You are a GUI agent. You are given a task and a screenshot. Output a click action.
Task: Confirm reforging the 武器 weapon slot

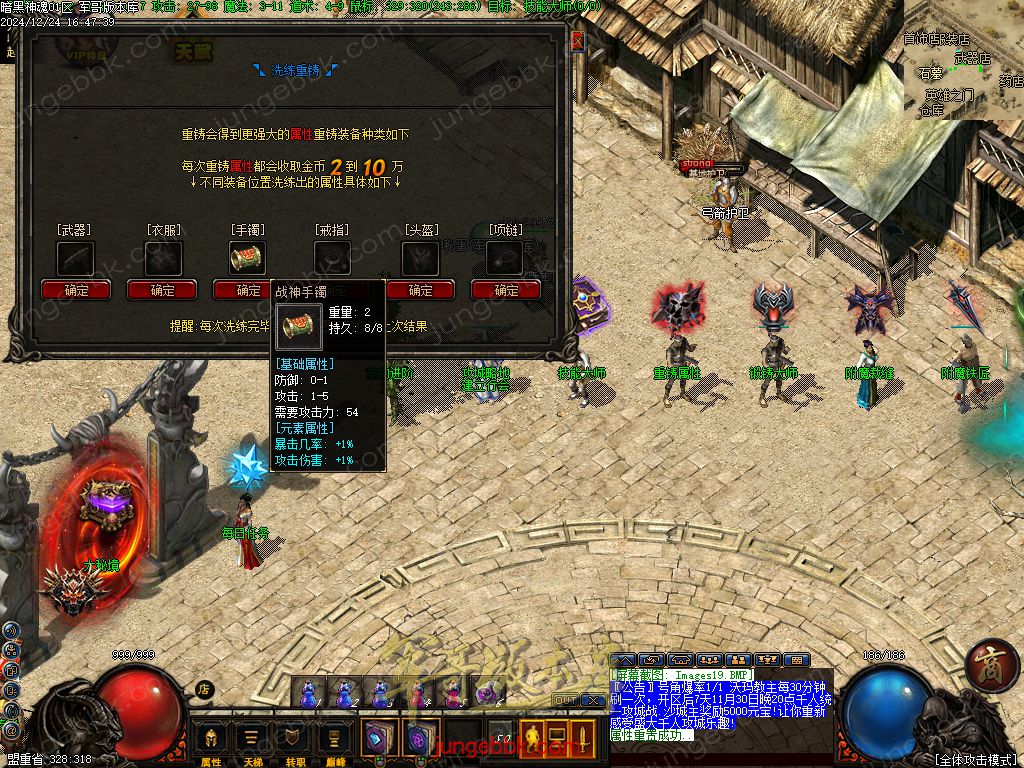76,290
